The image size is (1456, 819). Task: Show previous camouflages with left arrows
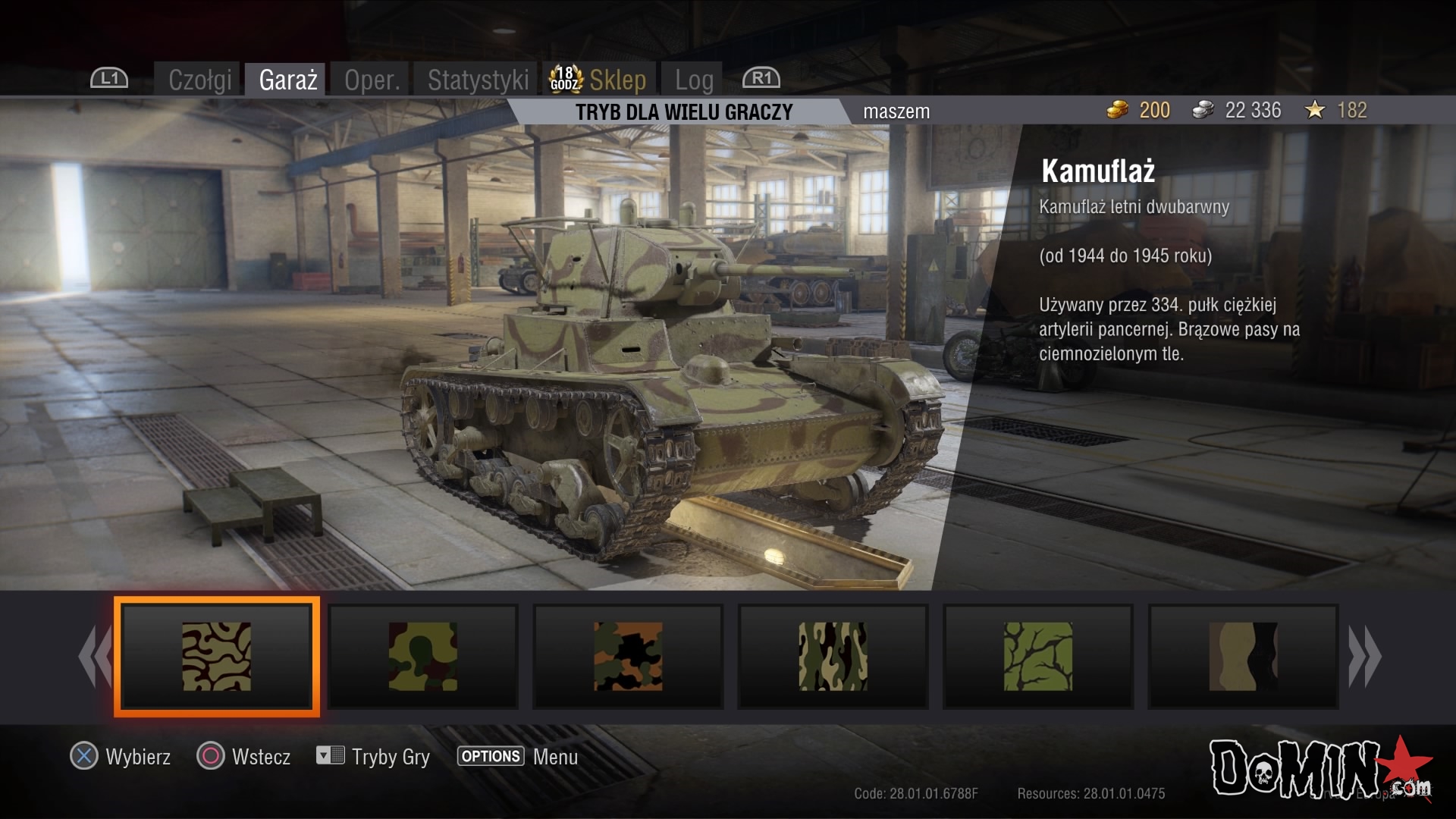point(95,657)
